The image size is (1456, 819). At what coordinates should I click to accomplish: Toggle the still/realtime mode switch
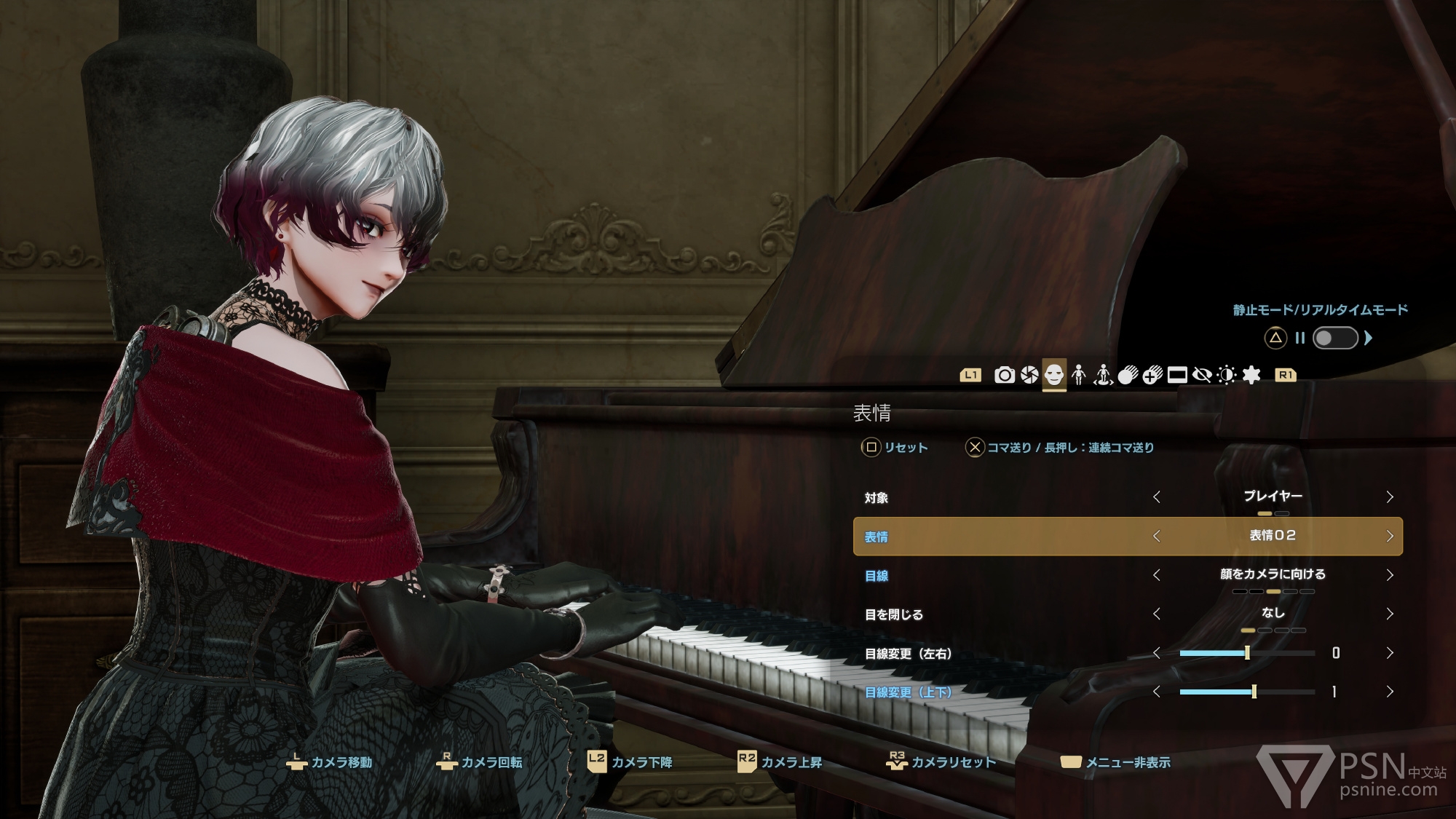(x=1334, y=338)
